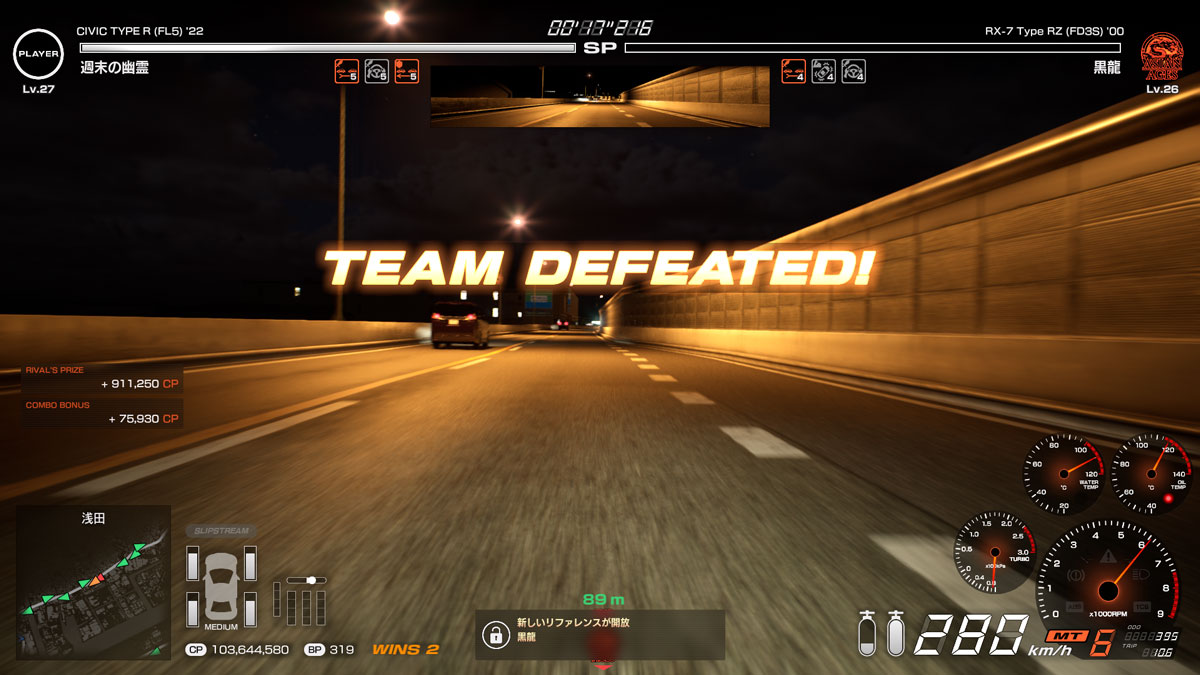The width and height of the screenshot is (1200, 675).
Task: Click the circular PLAYER badge
Action: (x=38, y=54)
